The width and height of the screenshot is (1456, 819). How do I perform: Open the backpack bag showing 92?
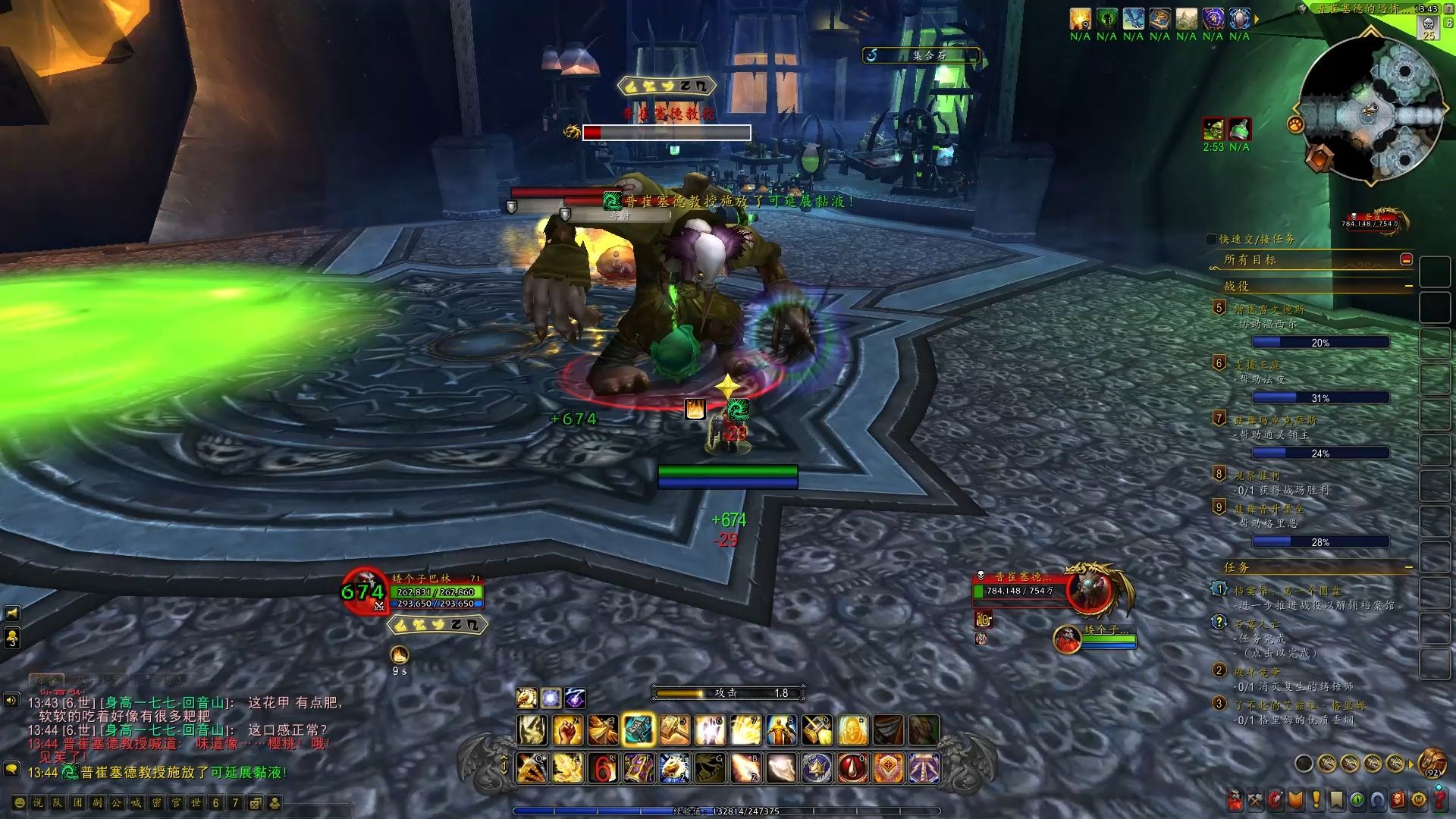pyautogui.click(x=1432, y=762)
